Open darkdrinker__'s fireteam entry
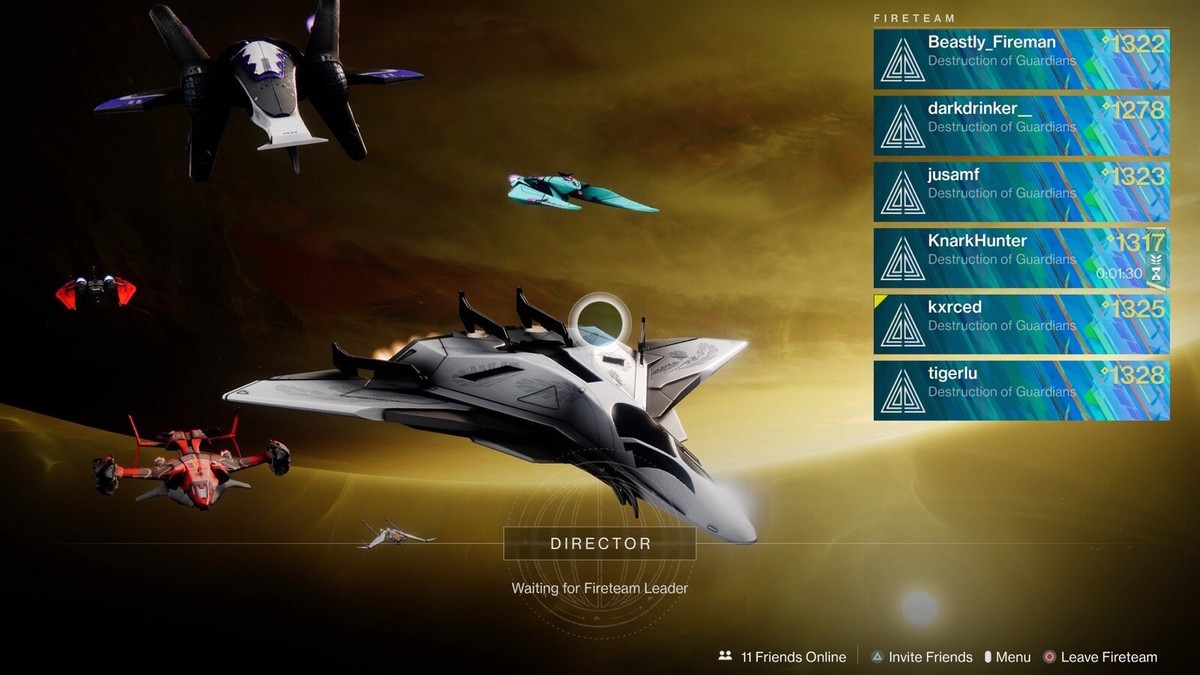The image size is (1200, 675). 1020,125
